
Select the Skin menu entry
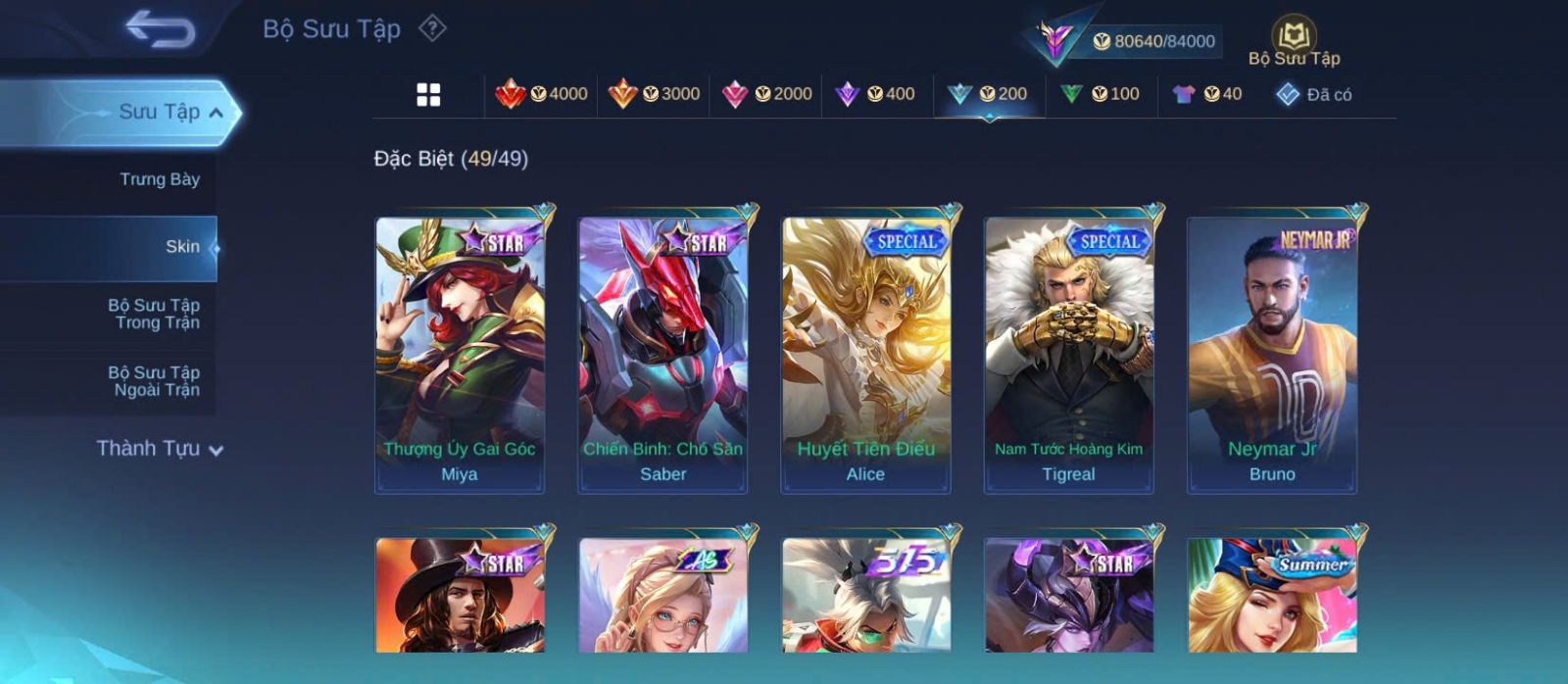(x=182, y=247)
